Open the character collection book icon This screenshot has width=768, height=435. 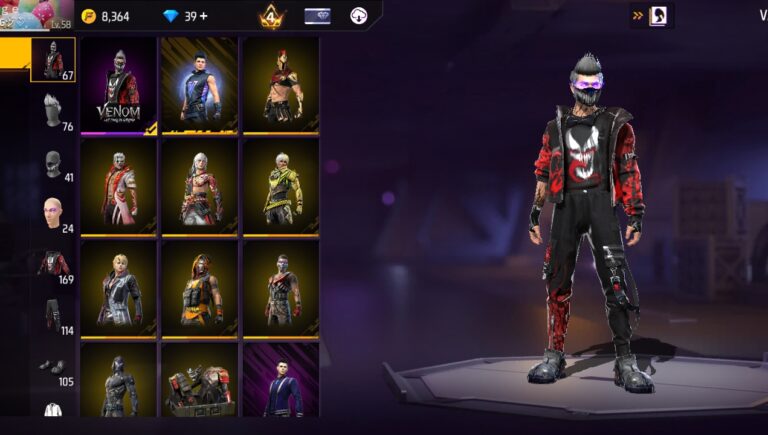tap(660, 15)
